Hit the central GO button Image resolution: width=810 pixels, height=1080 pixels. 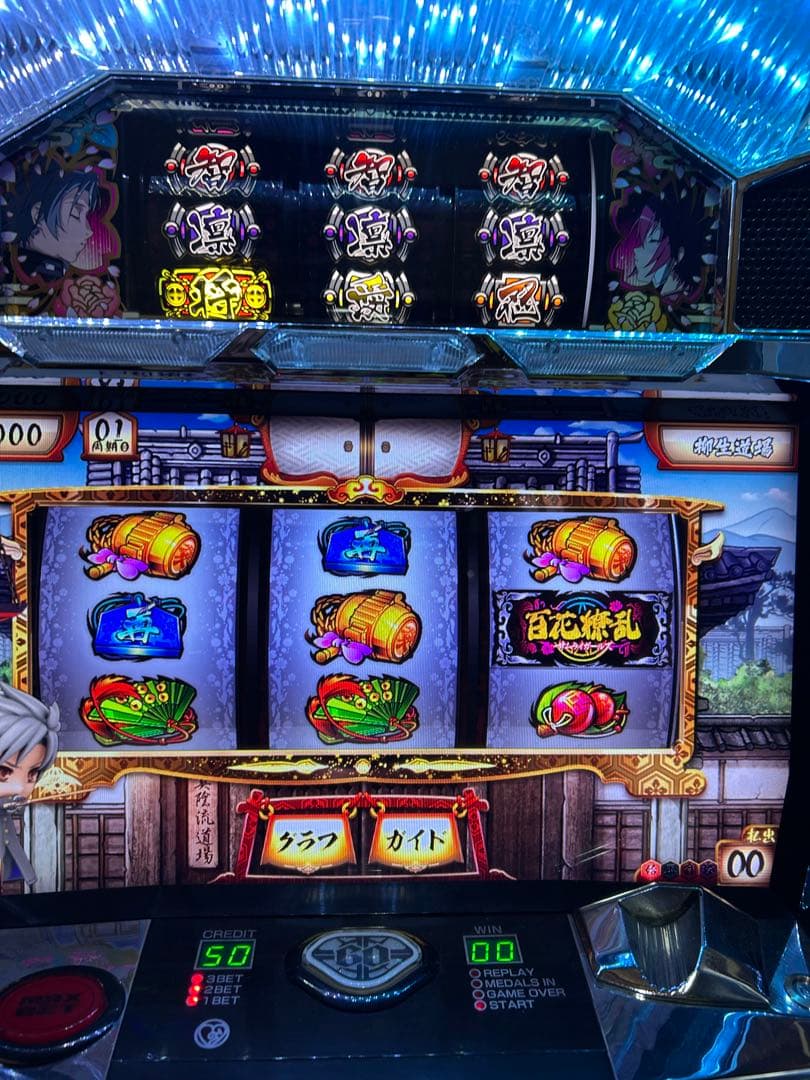[363, 963]
